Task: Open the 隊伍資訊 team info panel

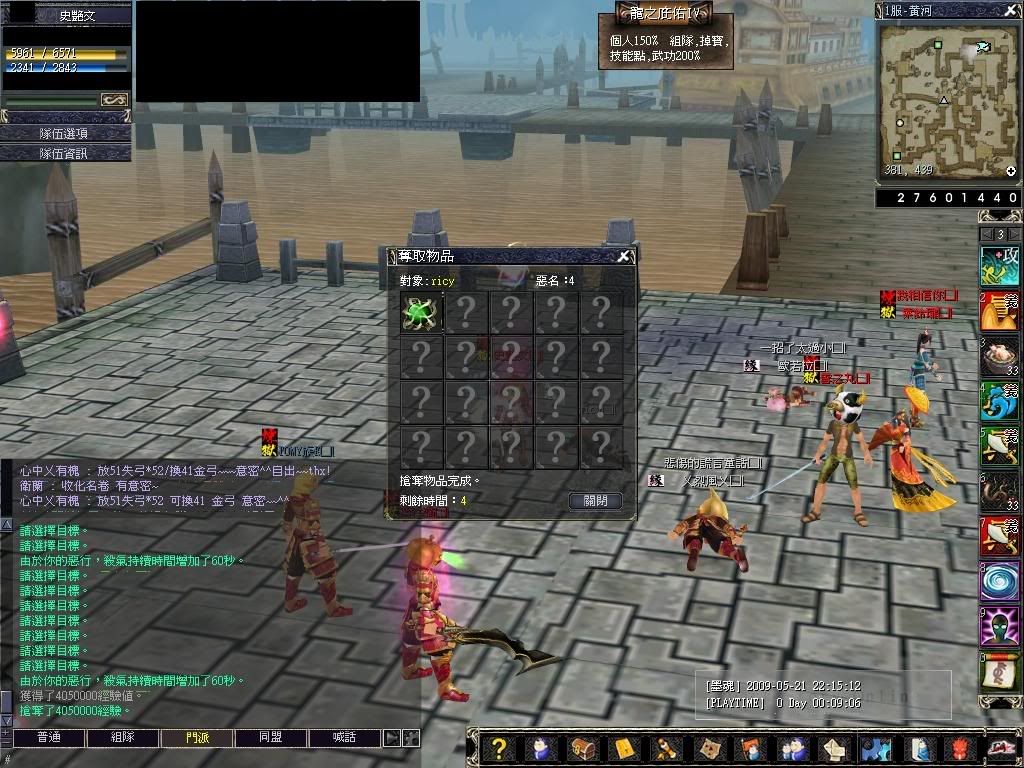Action: [65, 153]
